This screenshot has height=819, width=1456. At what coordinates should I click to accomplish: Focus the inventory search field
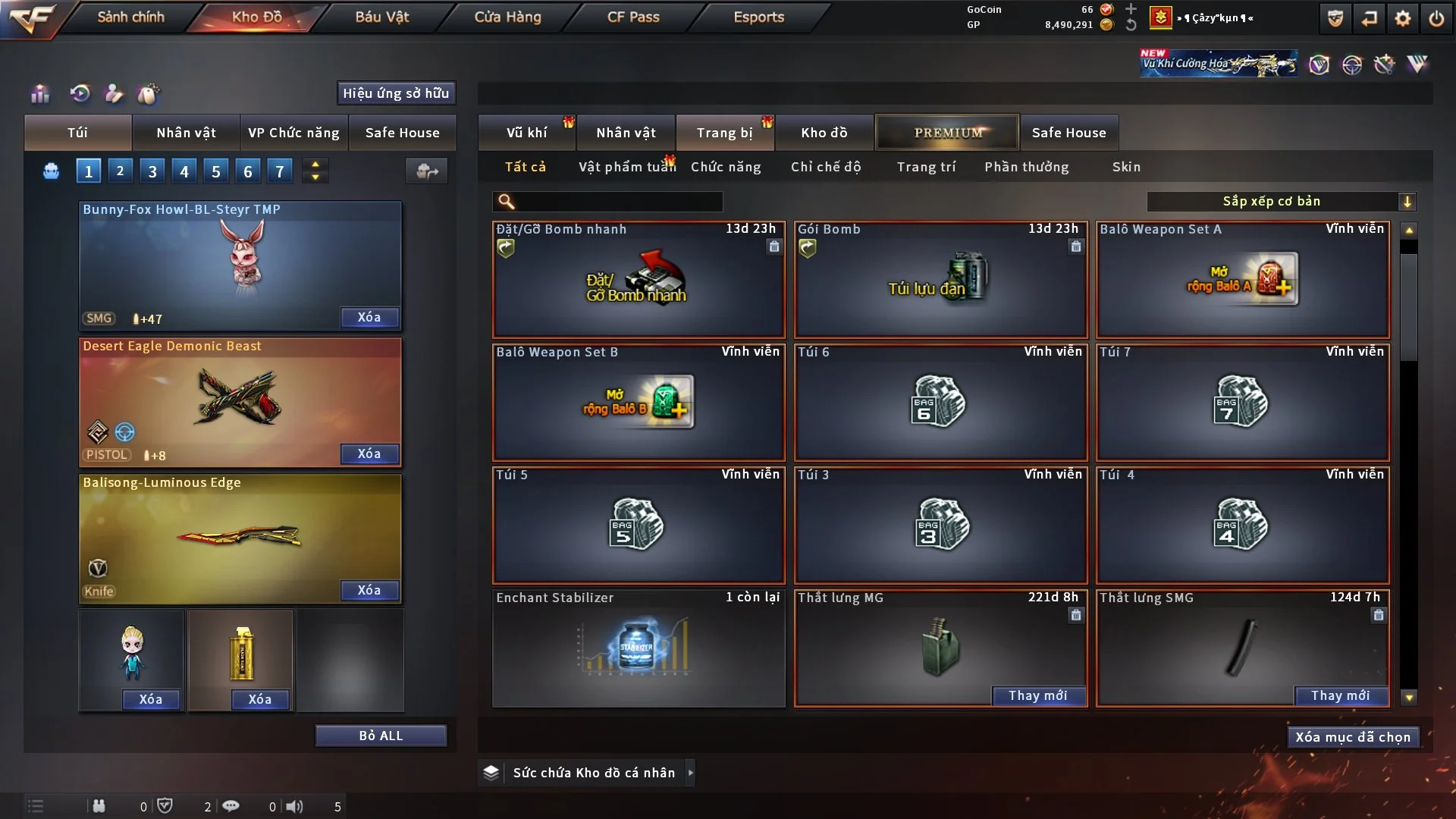coord(618,201)
